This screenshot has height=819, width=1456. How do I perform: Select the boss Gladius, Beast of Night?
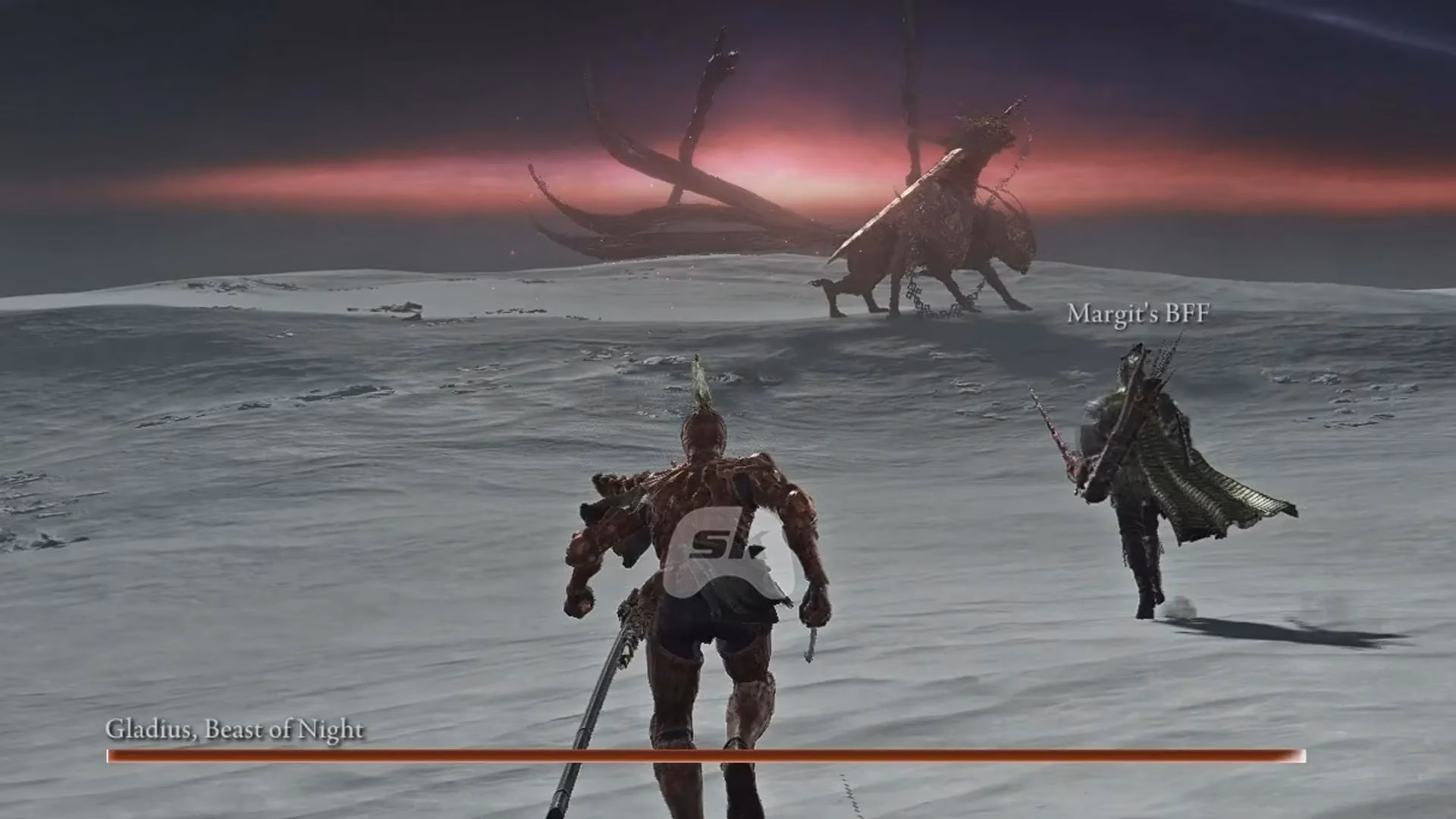pyautogui.click(x=940, y=227)
